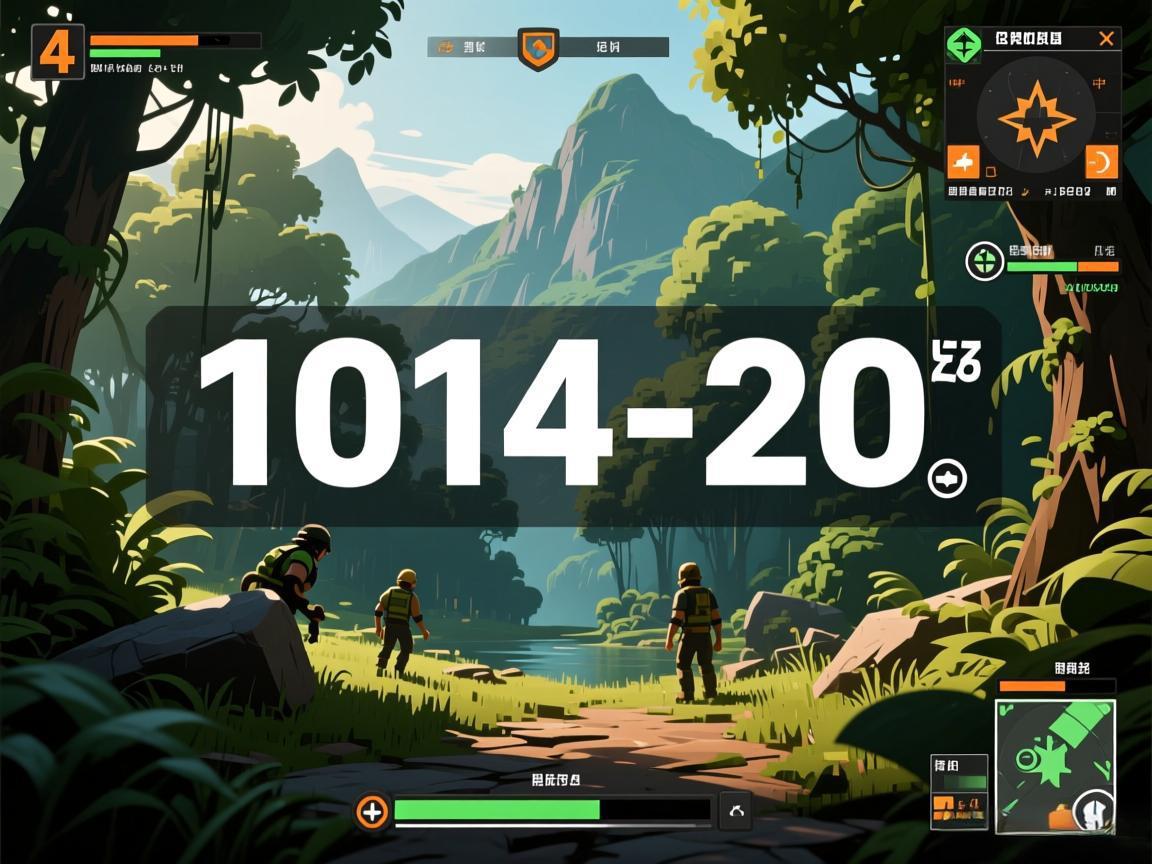This screenshot has width=1152, height=864.
Task: Click the orange number 4 badge
Action: tap(57, 52)
